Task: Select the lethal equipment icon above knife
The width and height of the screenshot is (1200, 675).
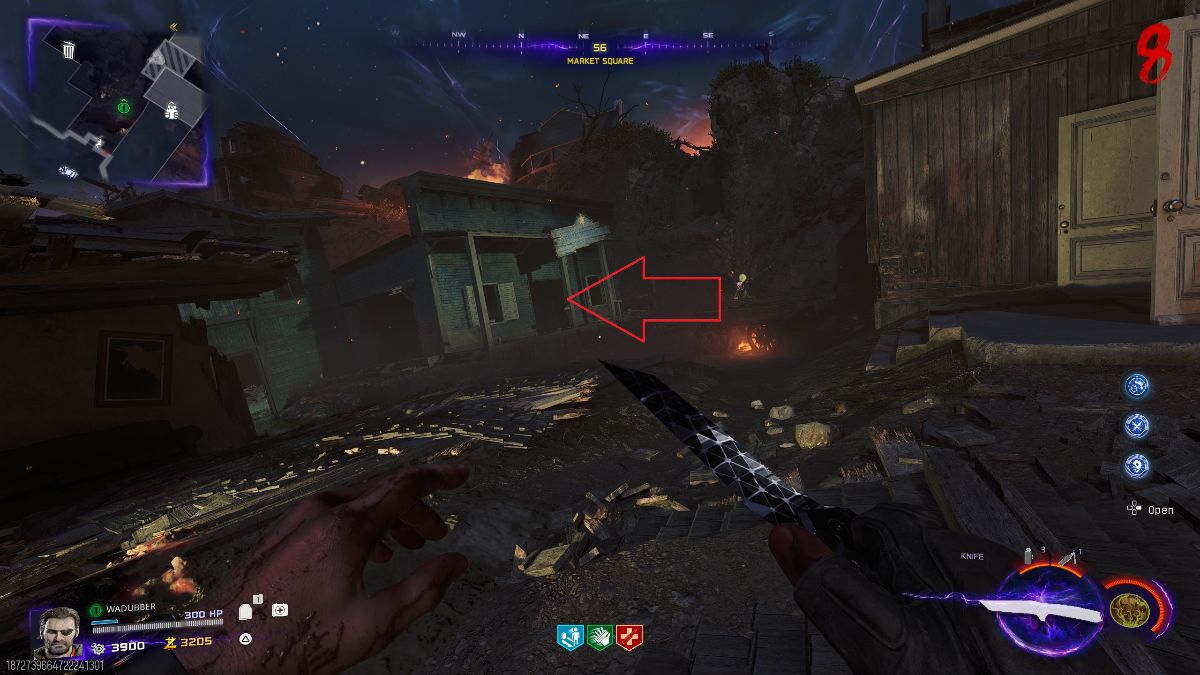Action: tap(1069, 558)
